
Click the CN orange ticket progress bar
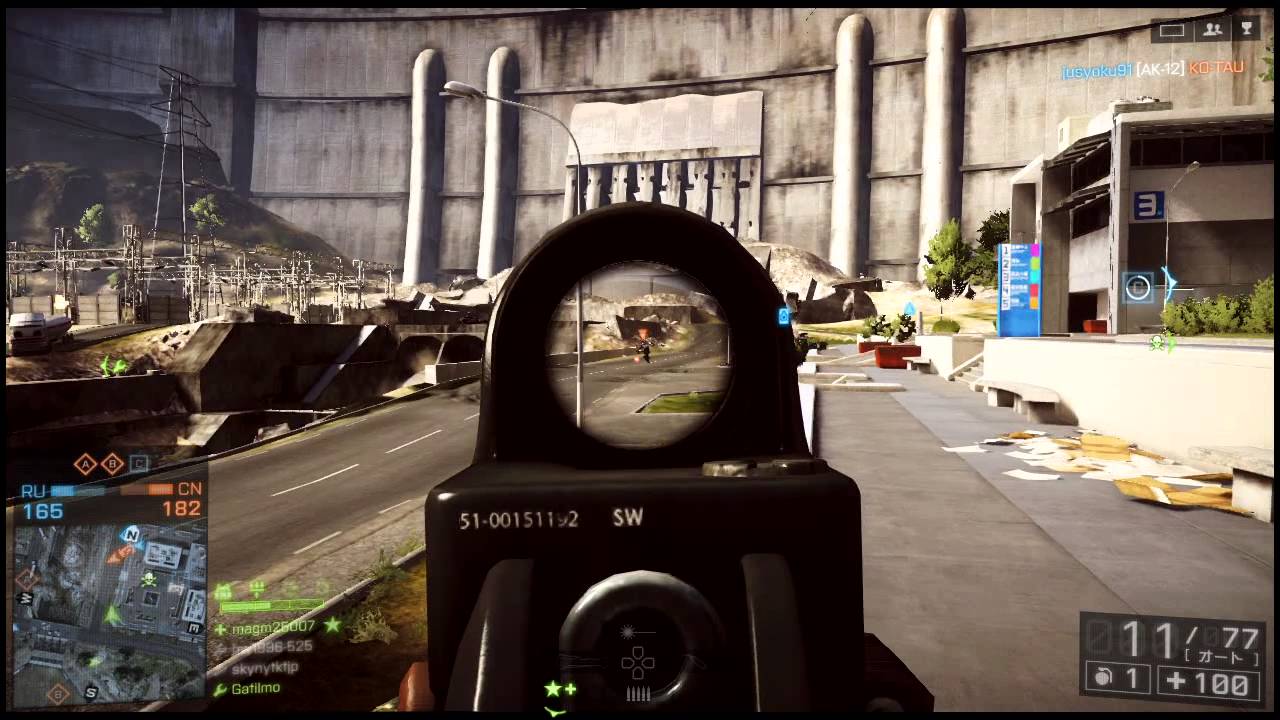point(157,489)
